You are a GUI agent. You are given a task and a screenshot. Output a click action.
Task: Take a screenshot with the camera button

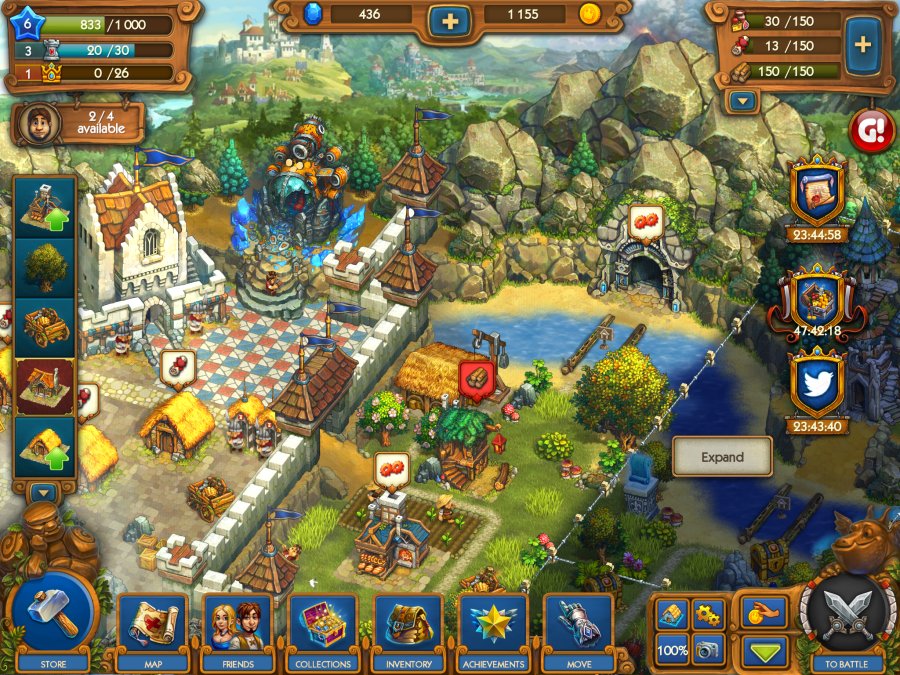(x=707, y=650)
